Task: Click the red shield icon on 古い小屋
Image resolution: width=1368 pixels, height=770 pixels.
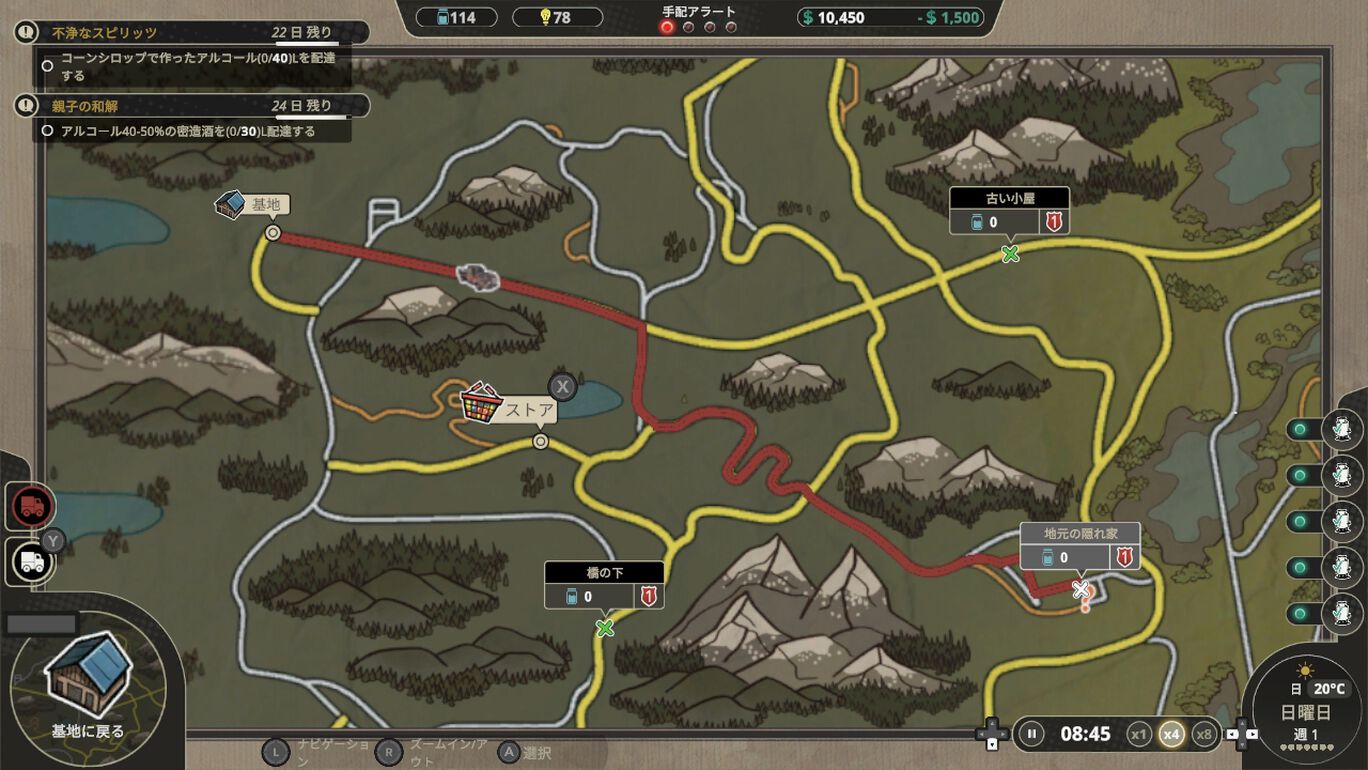Action: (x=1055, y=222)
